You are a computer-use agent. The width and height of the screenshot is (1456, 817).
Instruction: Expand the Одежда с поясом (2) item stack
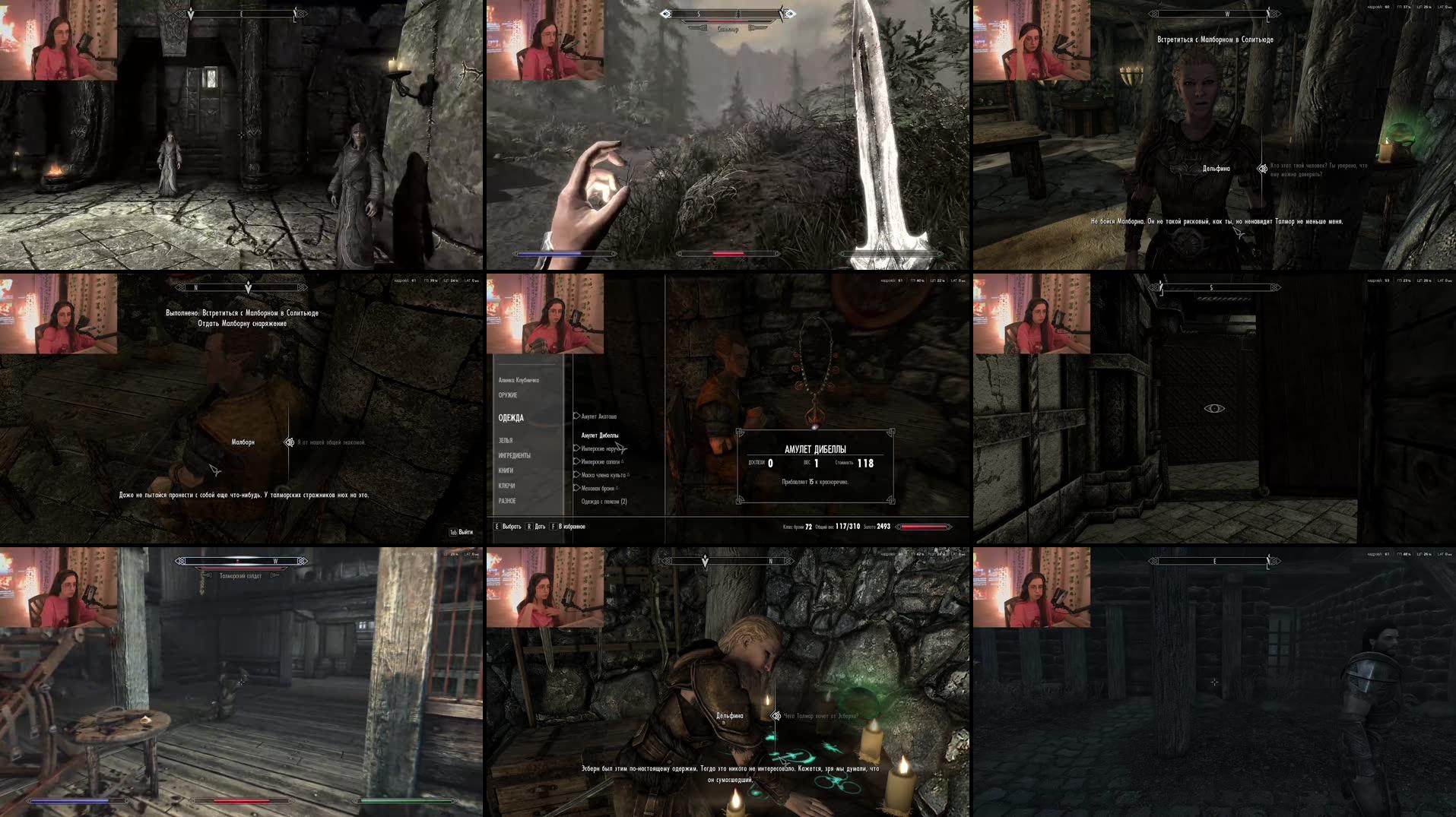point(604,502)
